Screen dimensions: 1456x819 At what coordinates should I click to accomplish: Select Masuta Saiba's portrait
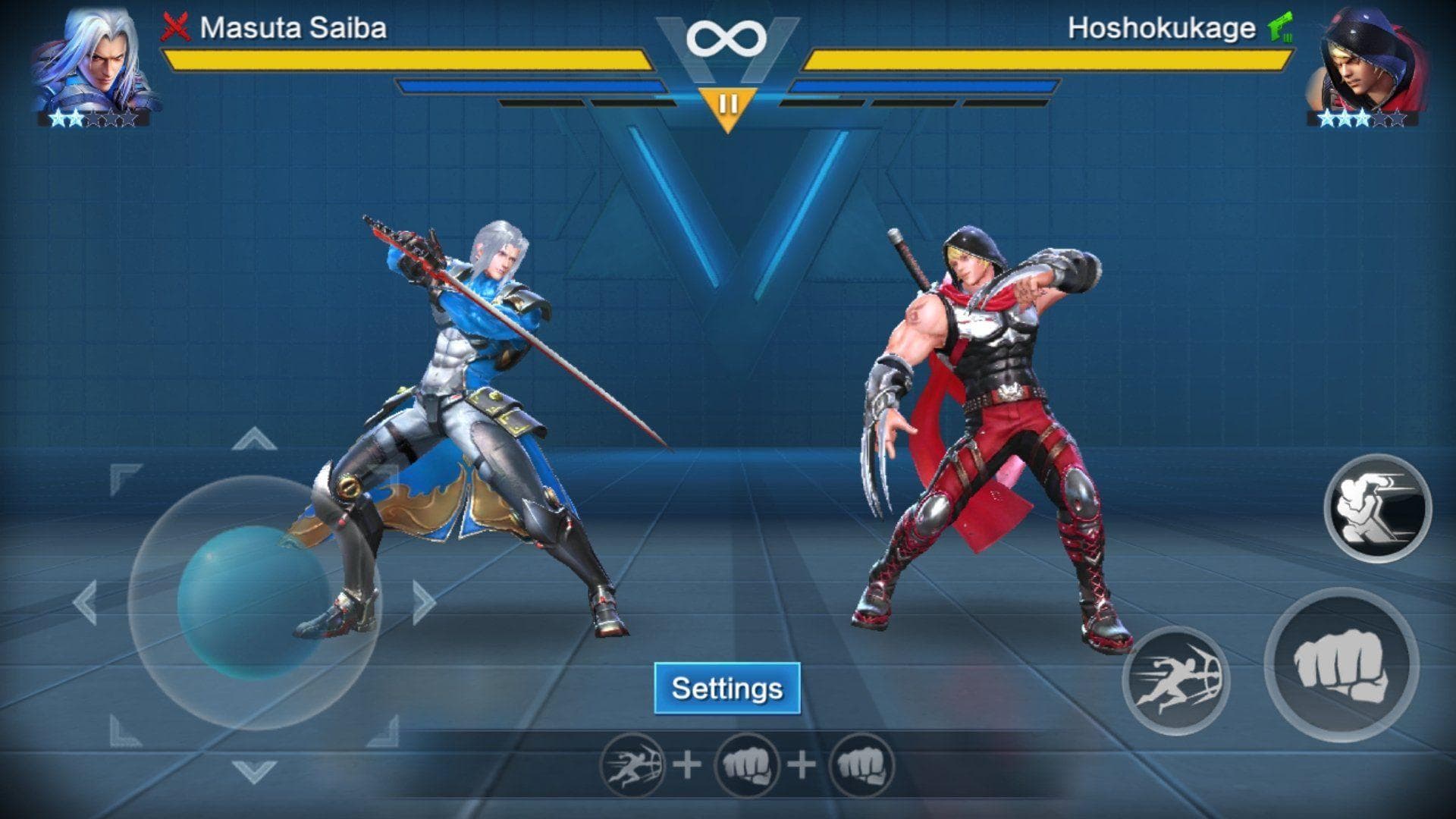(x=95, y=61)
